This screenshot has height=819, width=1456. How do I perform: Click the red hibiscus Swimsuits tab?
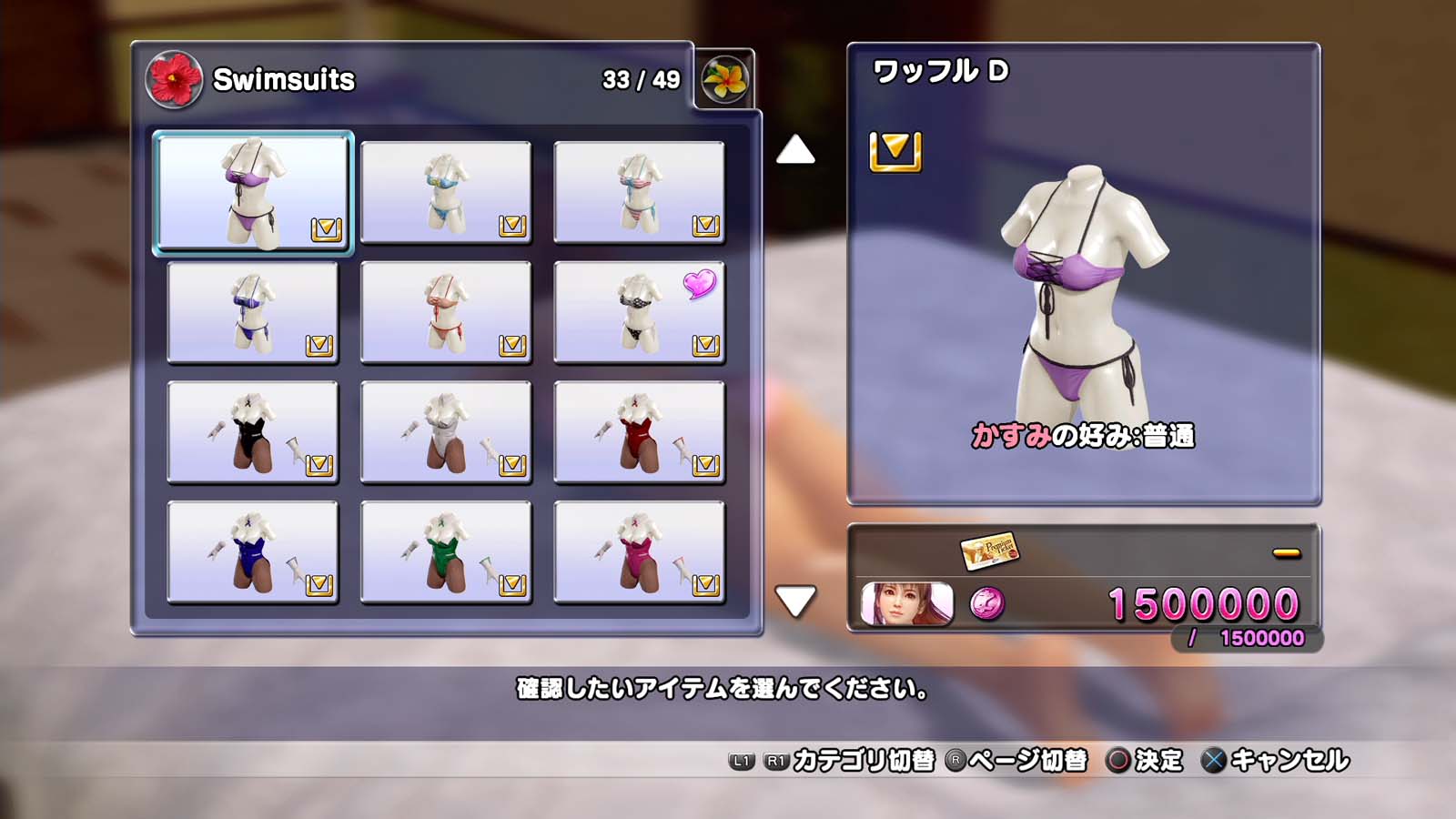click(174, 79)
